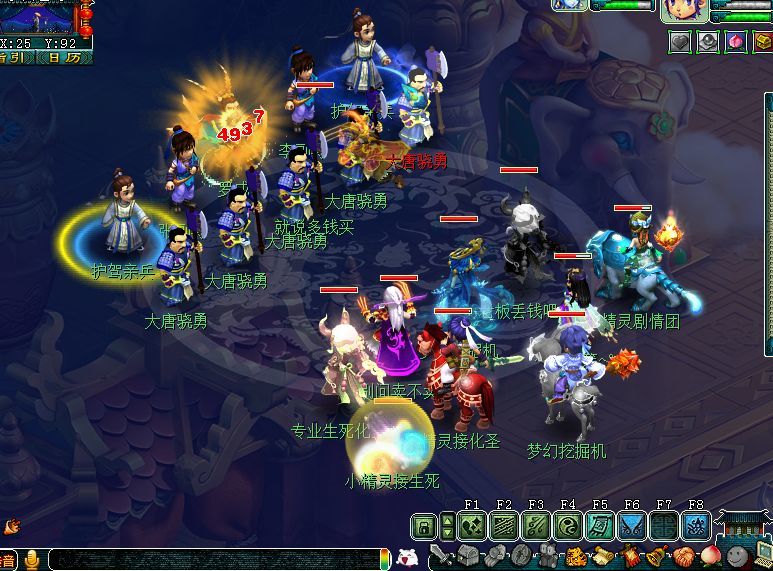Click the microphone voice chat button
The width and height of the screenshot is (773, 571).
pyautogui.click(x=32, y=559)
